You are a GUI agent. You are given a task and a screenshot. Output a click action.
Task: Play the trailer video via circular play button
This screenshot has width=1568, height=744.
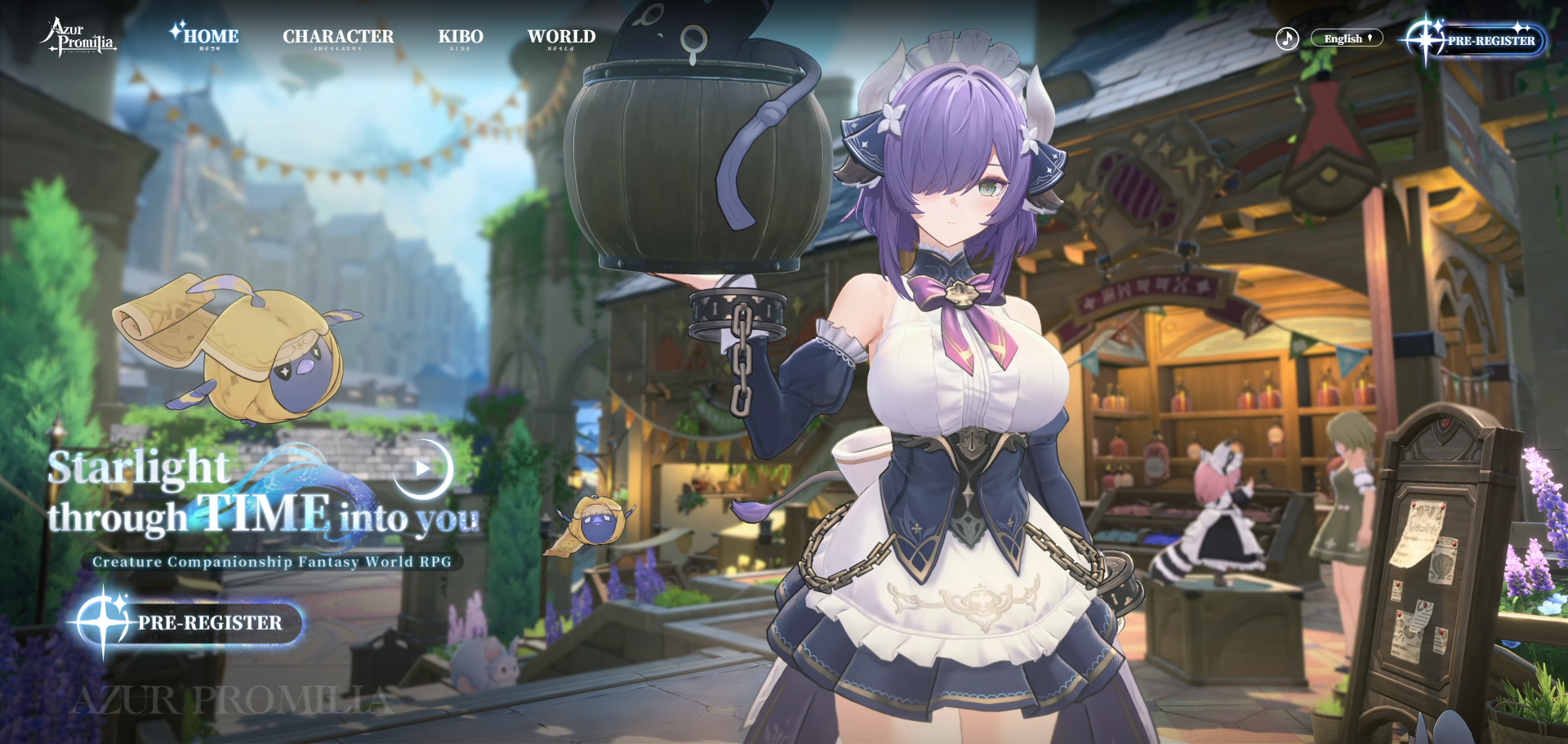pos(422,469)
